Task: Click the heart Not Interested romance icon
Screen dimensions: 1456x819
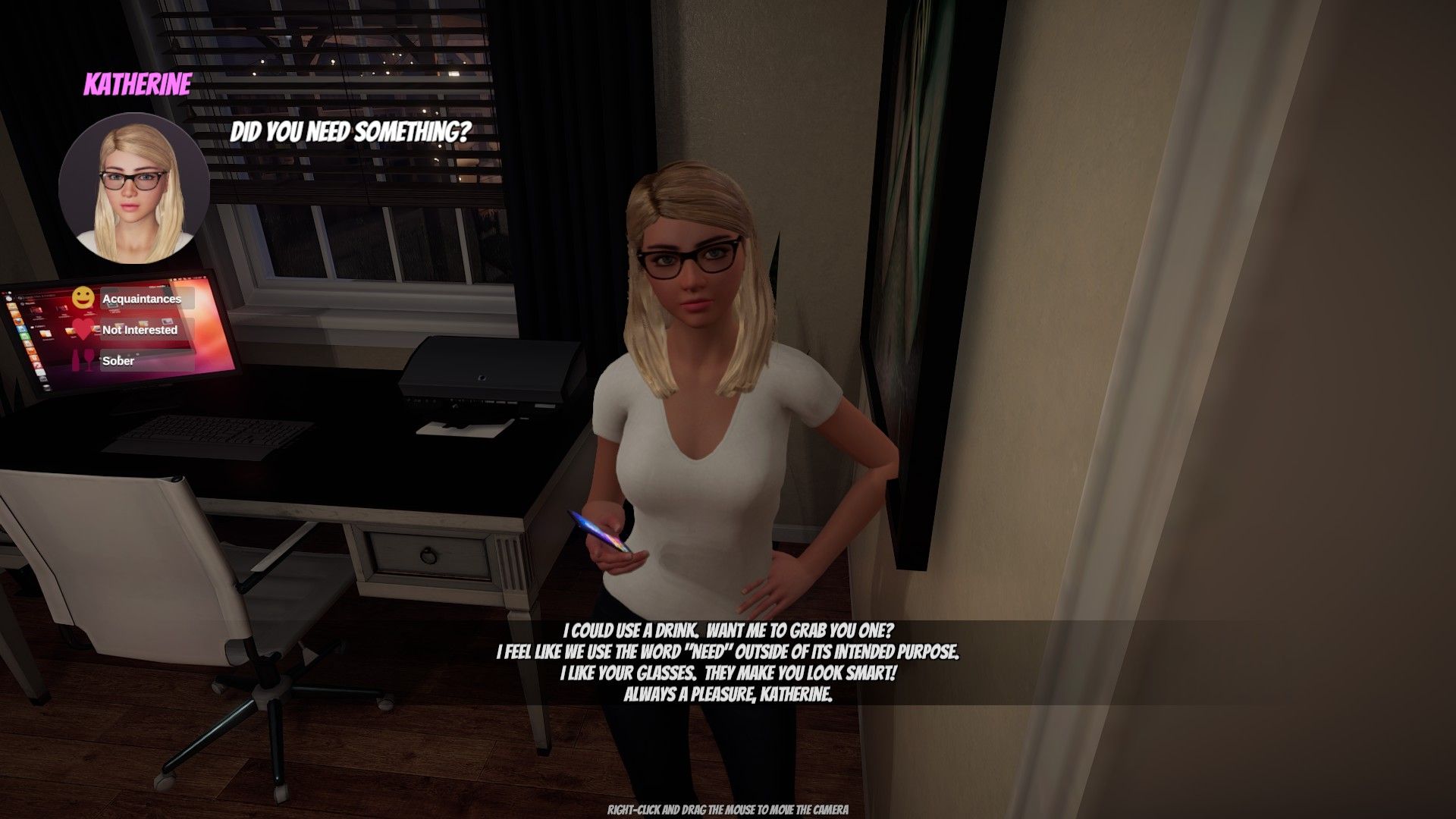Action: click(x=82, y=329)
